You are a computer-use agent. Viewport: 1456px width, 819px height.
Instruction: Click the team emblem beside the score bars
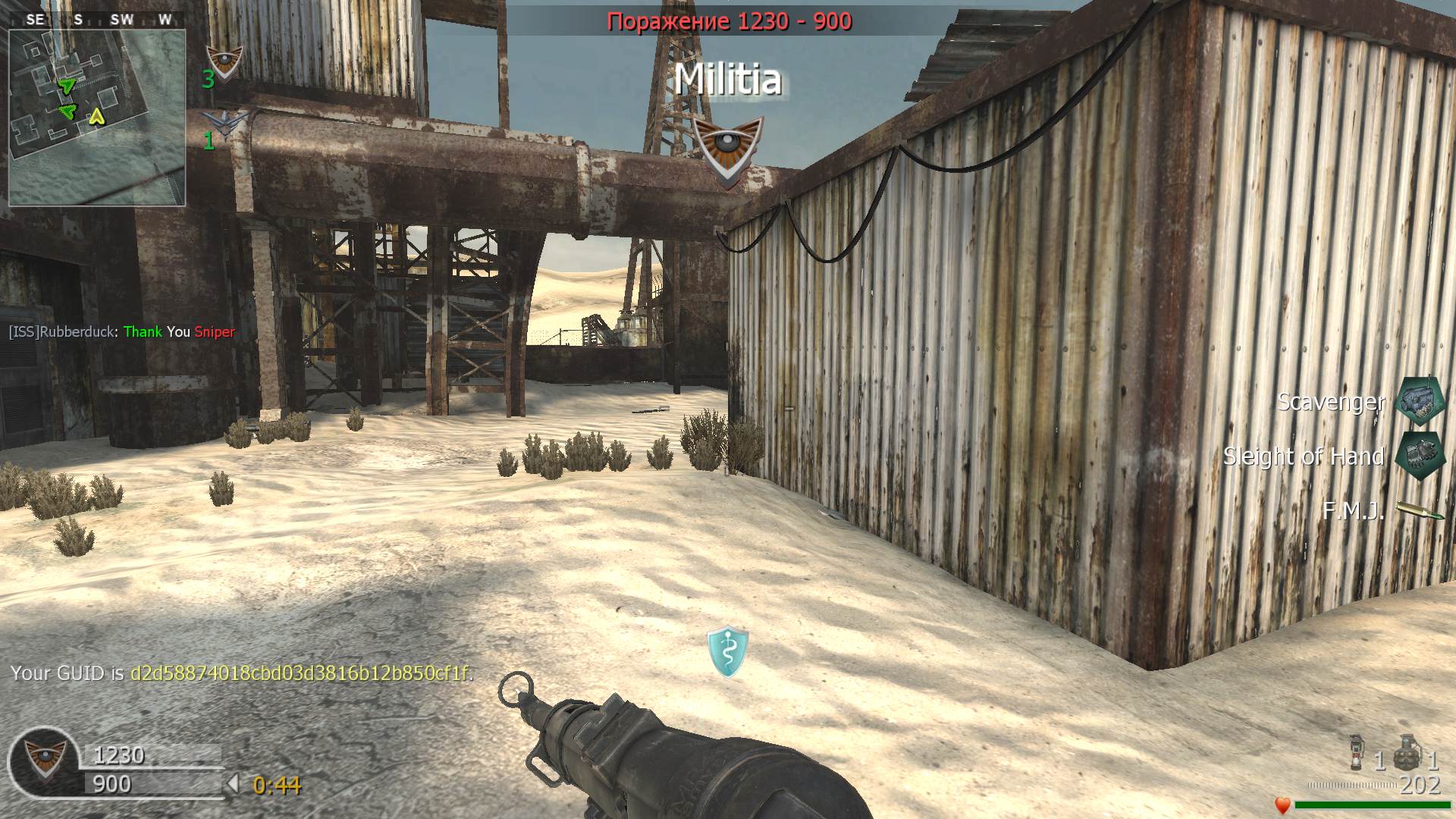pyautogui.click(x=44, y=759)
